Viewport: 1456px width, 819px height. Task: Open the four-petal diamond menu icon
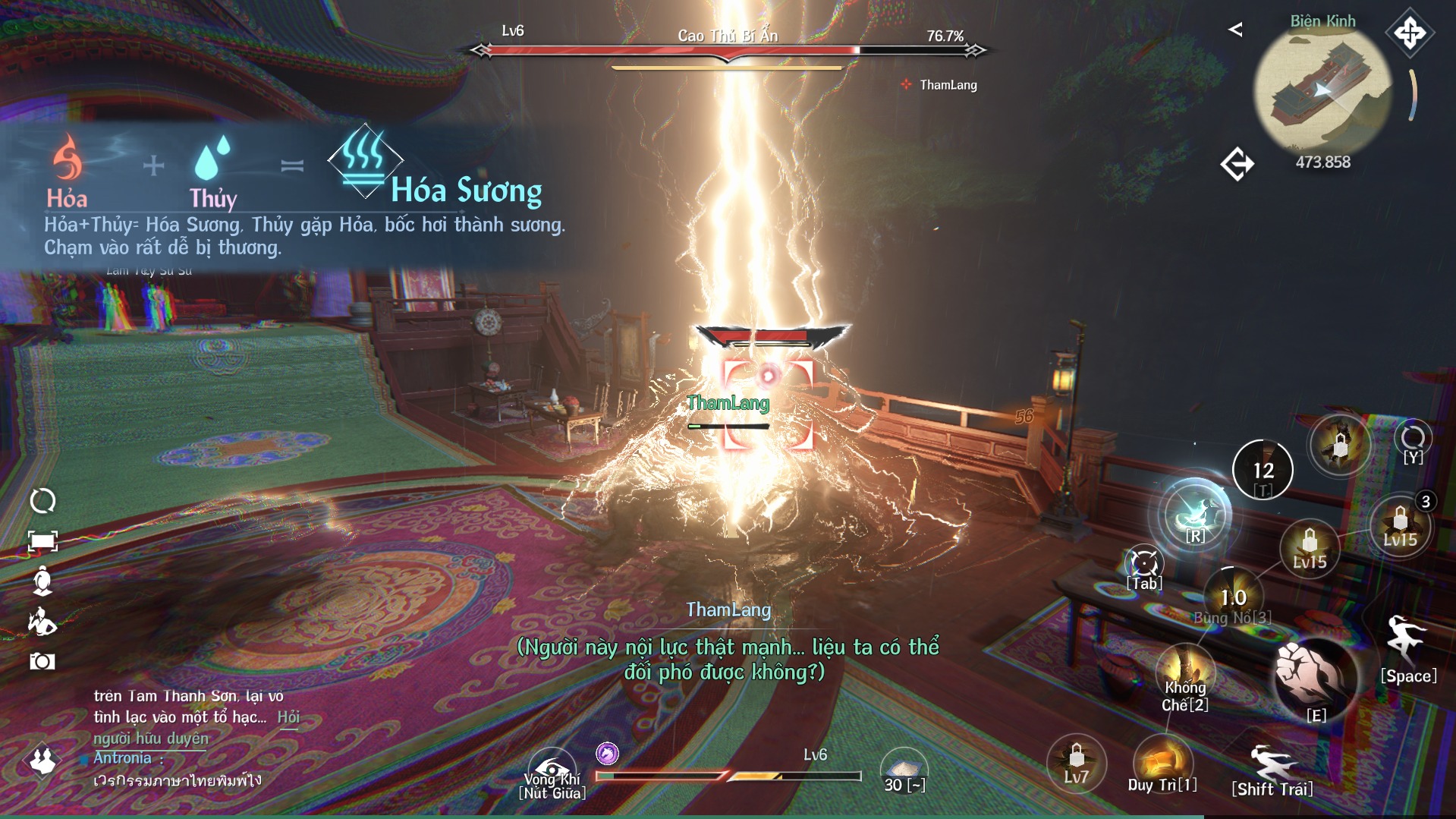[1409, 33]
